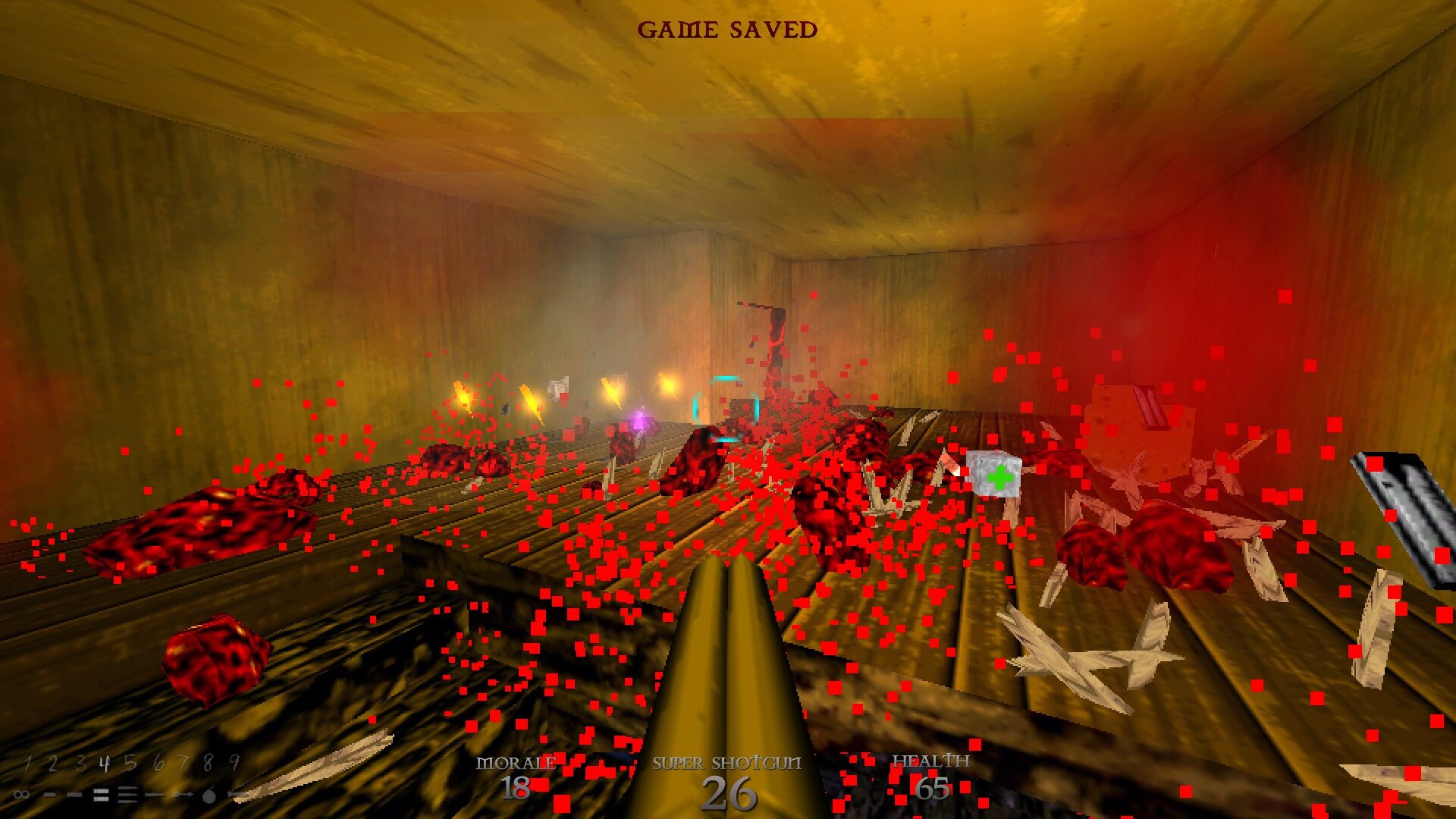The width and height of the screenshot is (1456, 819).
Task: Click the arrow ammo icon
Action: (183, 794)
